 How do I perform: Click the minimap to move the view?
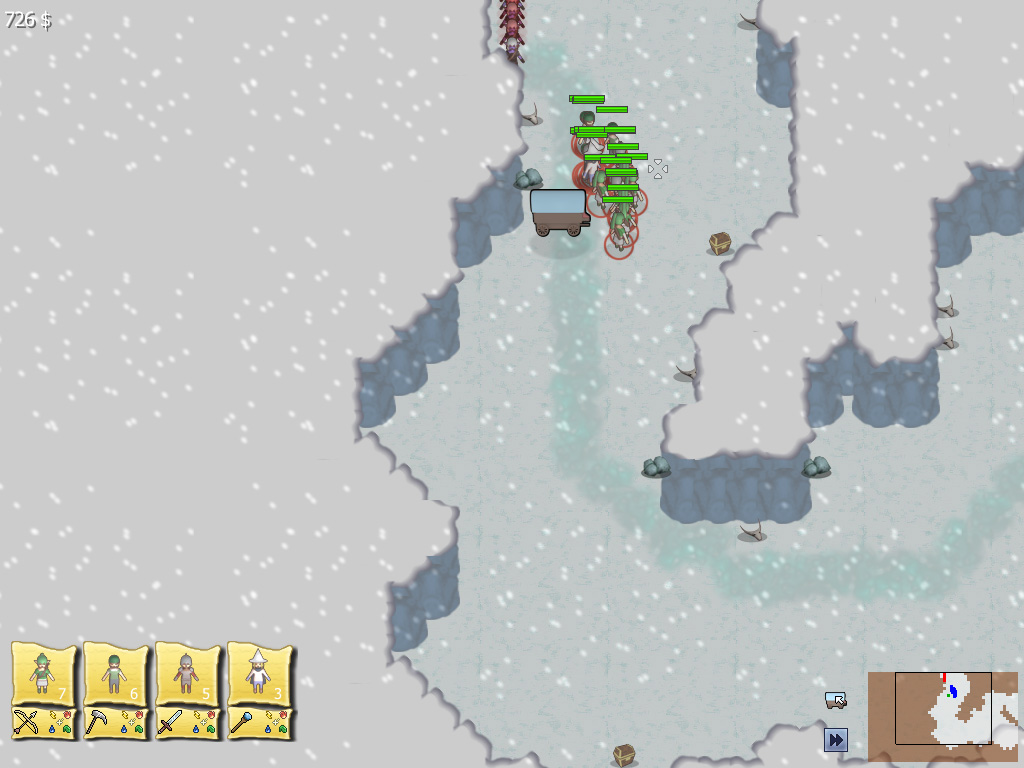coord(942,716)
